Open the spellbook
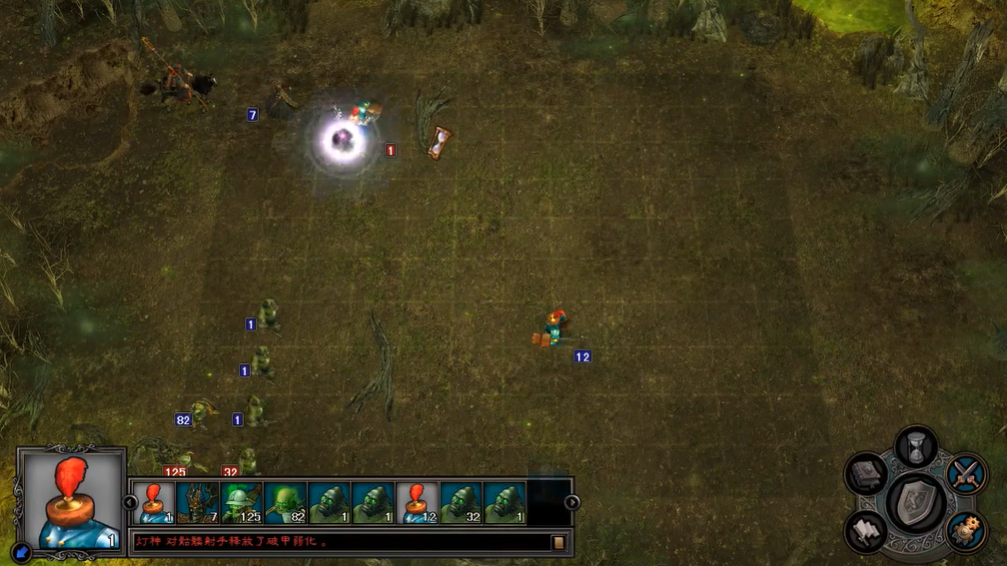 [867, 474]
